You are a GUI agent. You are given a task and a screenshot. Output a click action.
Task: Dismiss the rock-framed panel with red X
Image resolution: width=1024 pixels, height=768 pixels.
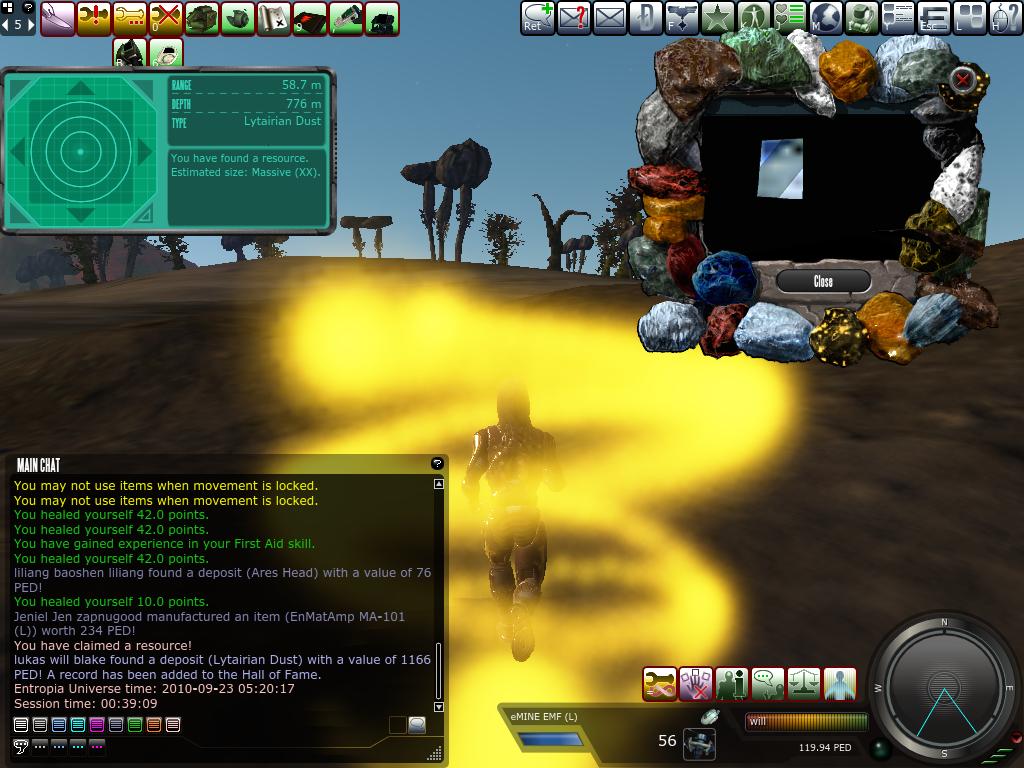click(963, 79)
